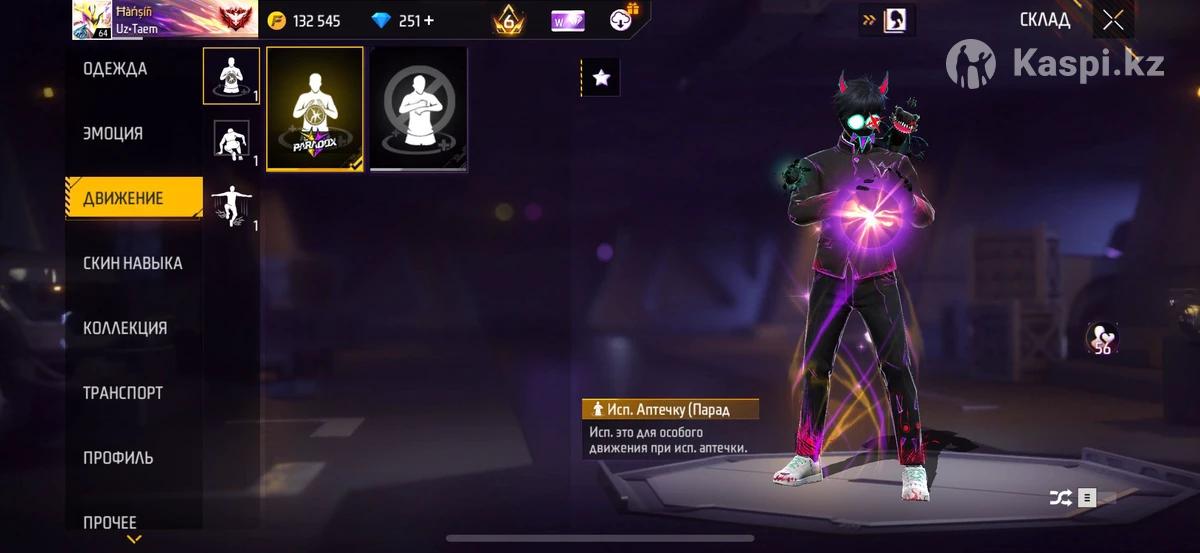
Task: Show the КОЛЛЕКЦИЯ category
Action: click(125, 328)
